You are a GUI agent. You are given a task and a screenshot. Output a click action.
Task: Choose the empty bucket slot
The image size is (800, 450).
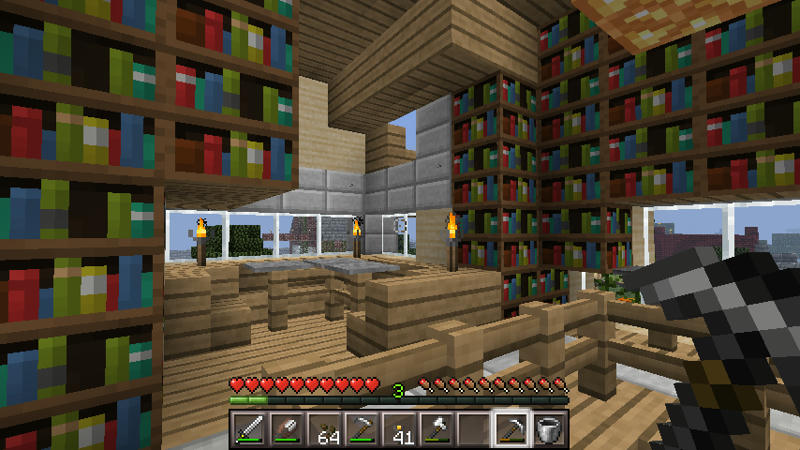pos(550,428)
